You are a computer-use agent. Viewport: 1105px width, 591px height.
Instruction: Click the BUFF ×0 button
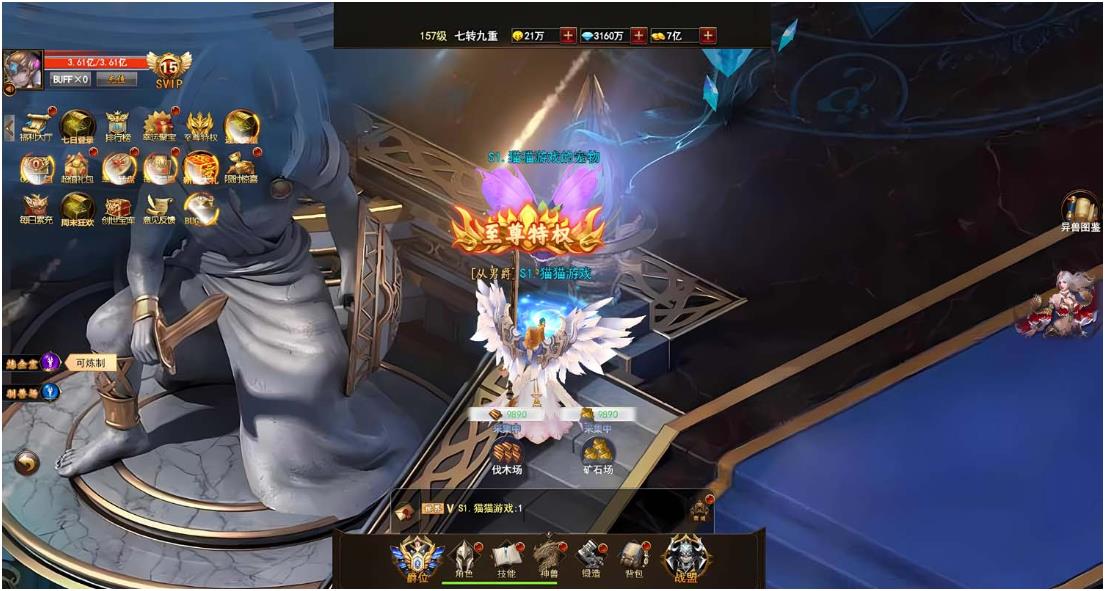tap(70, 79)
